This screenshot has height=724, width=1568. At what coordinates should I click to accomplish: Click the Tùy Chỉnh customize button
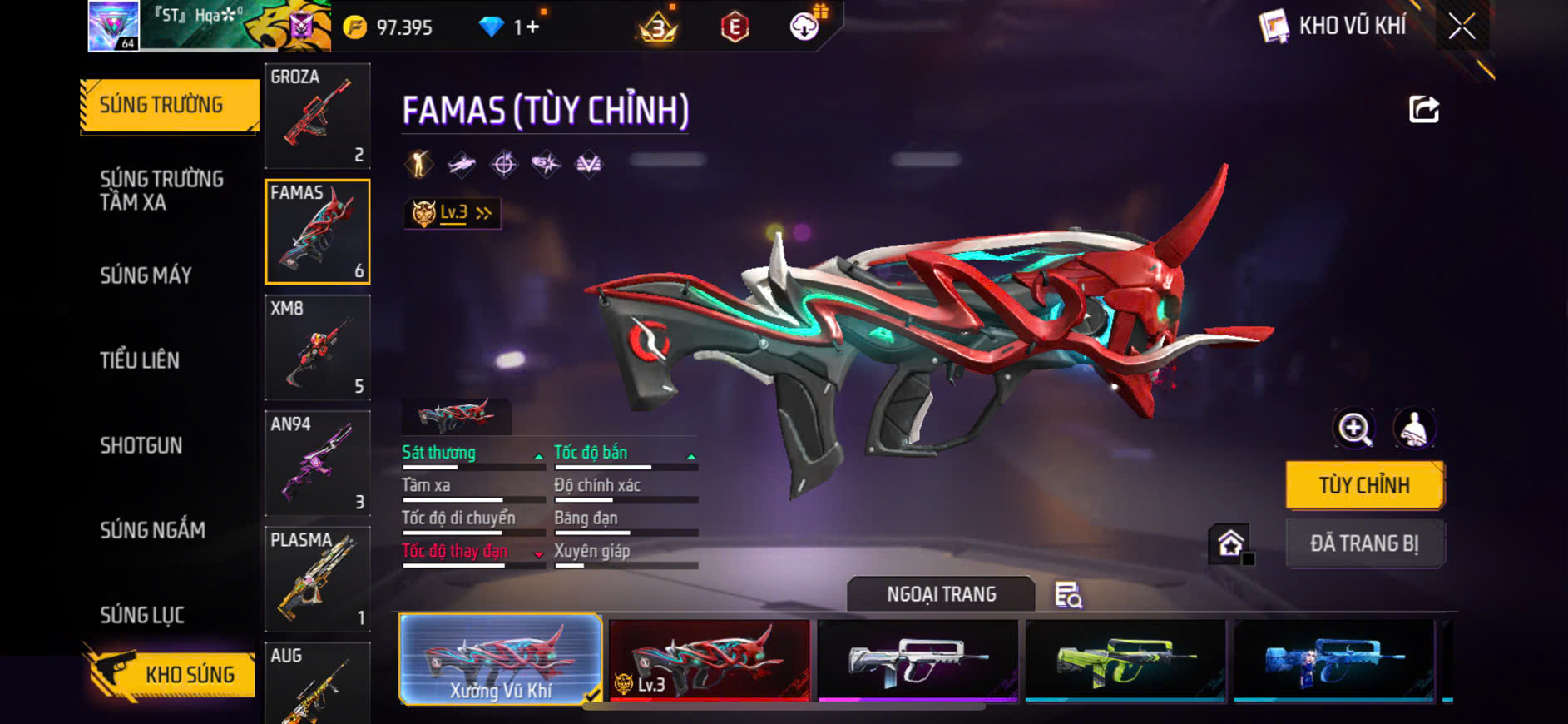point(1364,485)
